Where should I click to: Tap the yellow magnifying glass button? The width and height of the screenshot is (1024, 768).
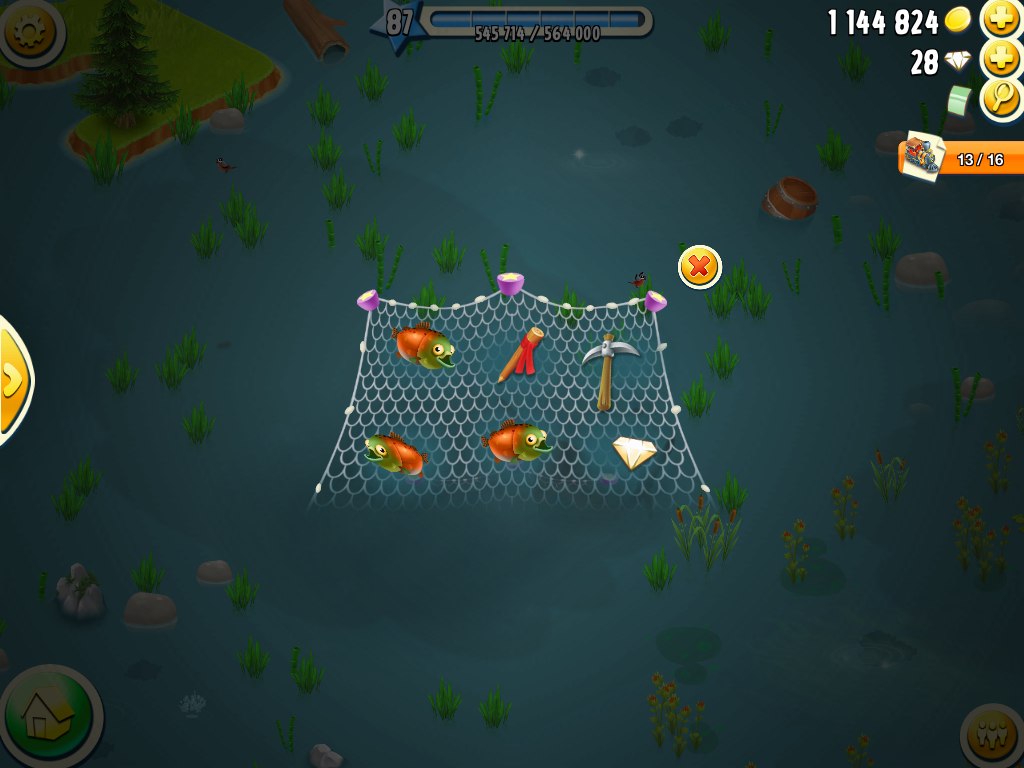pyautogui.click(x=1001, y=98)
